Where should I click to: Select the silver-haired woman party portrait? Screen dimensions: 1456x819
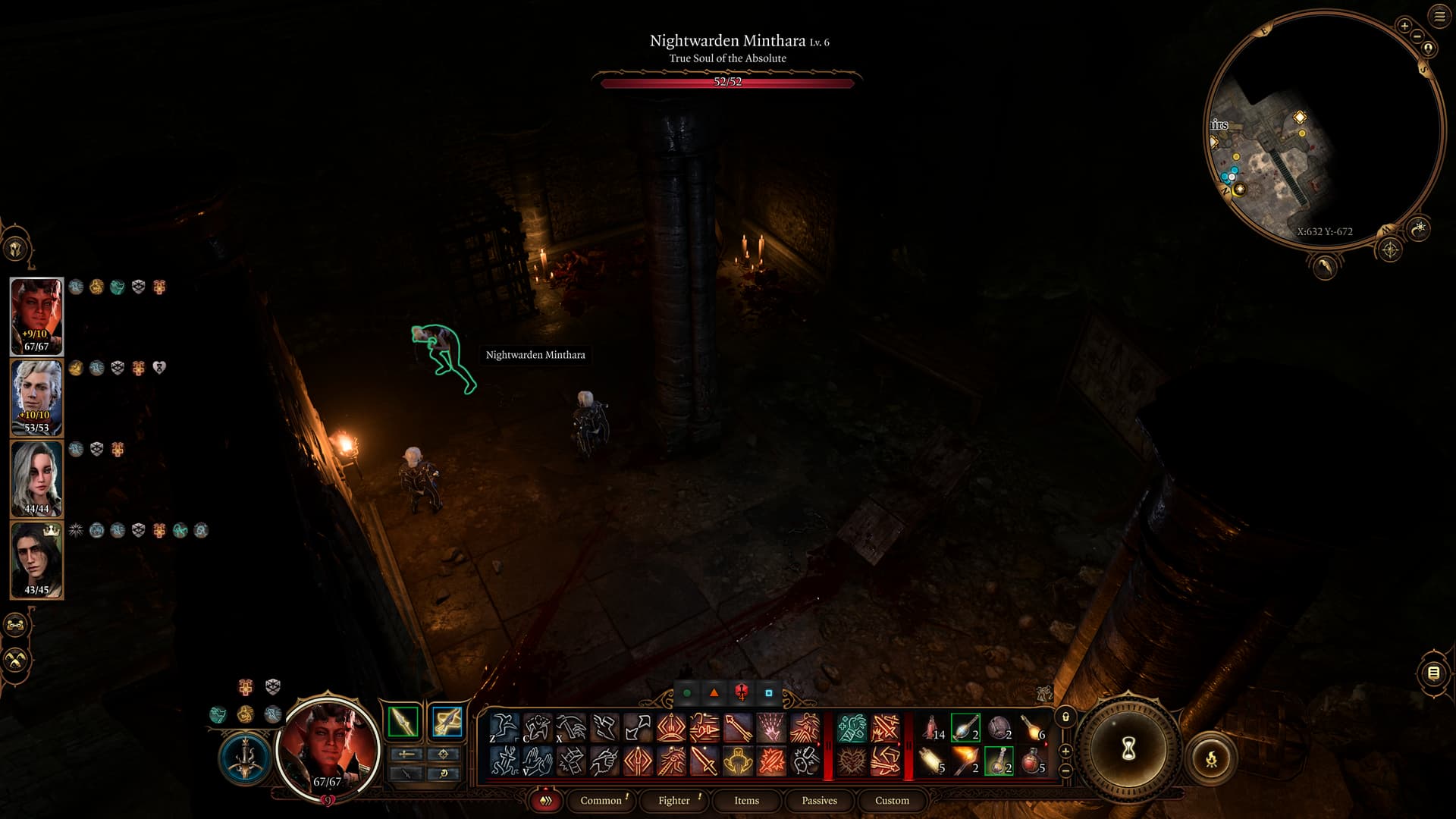pyautogui.click(x=36, y=479)
